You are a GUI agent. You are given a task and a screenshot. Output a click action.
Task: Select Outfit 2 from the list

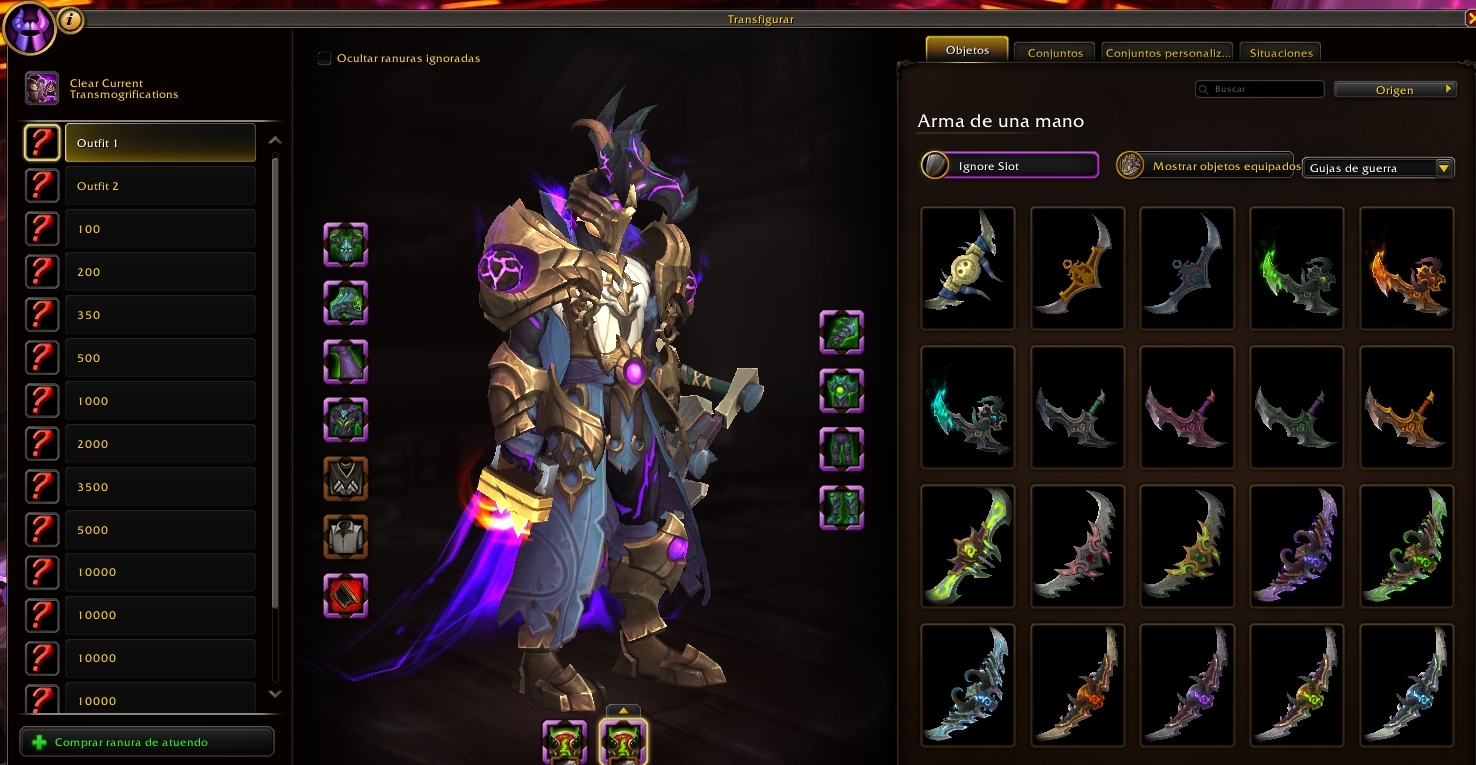(160, 186)
